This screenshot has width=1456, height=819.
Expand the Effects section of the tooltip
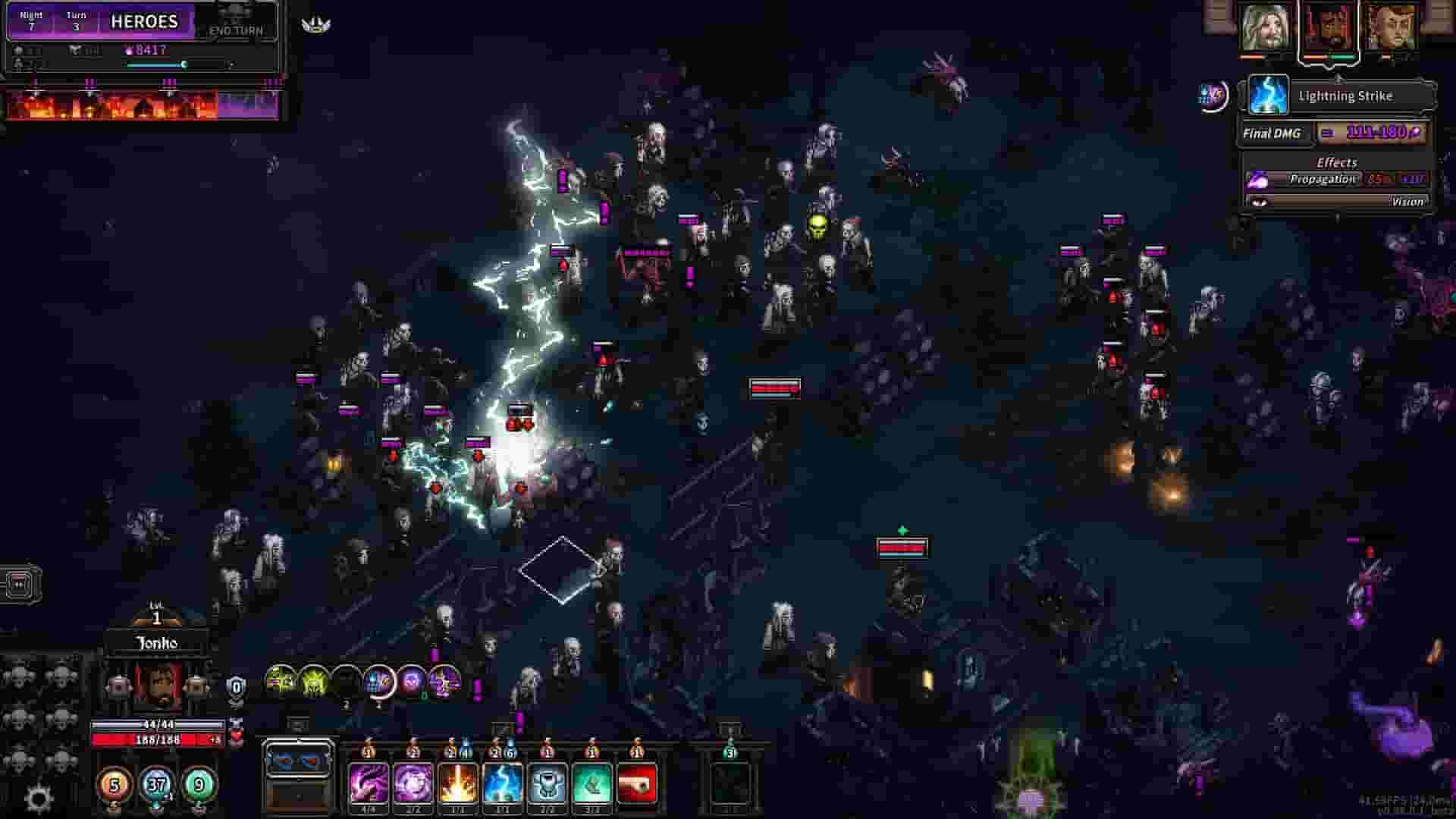pyautogui.click(x=1335, y=162)
